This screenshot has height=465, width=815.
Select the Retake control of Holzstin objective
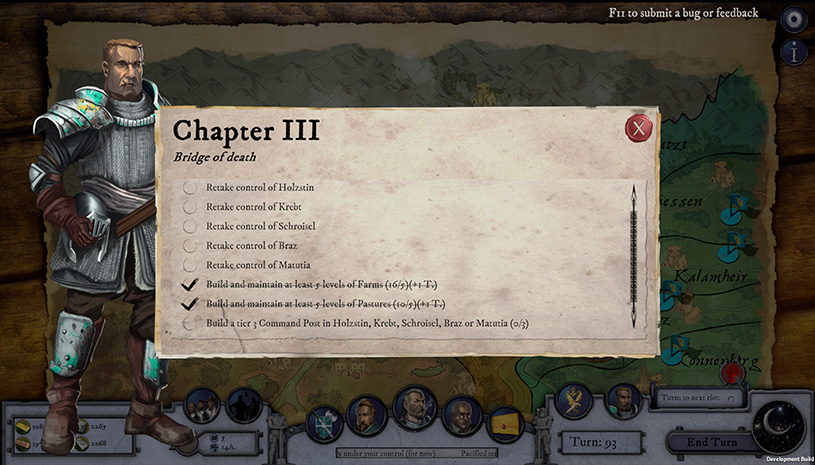coord(265,187)
